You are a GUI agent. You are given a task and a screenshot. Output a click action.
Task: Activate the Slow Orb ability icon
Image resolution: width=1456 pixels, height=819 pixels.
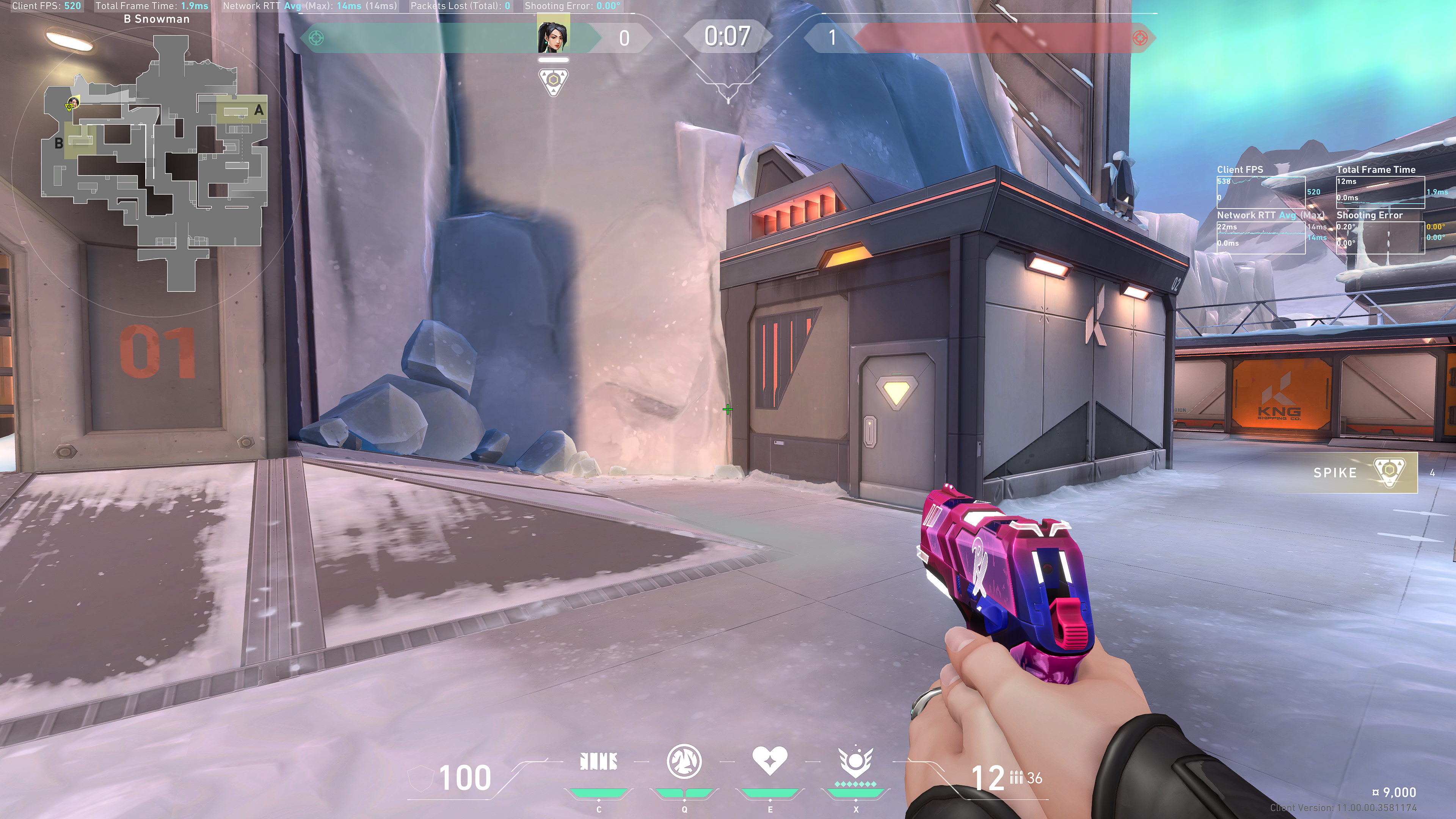pos(684,761)
